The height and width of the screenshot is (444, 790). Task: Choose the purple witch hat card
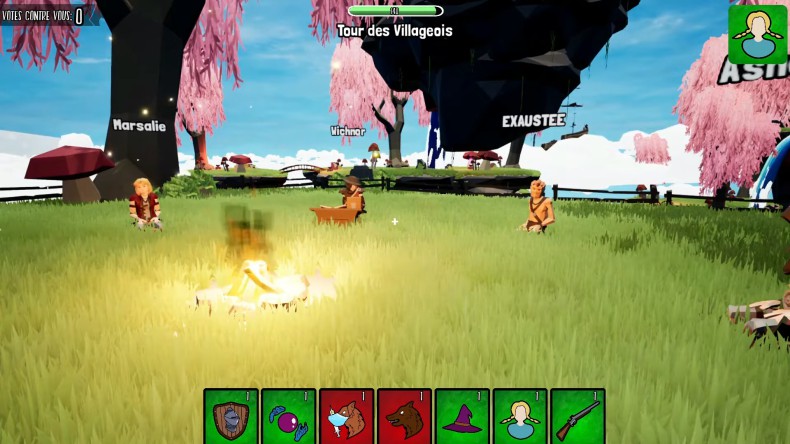click(462, 416)
